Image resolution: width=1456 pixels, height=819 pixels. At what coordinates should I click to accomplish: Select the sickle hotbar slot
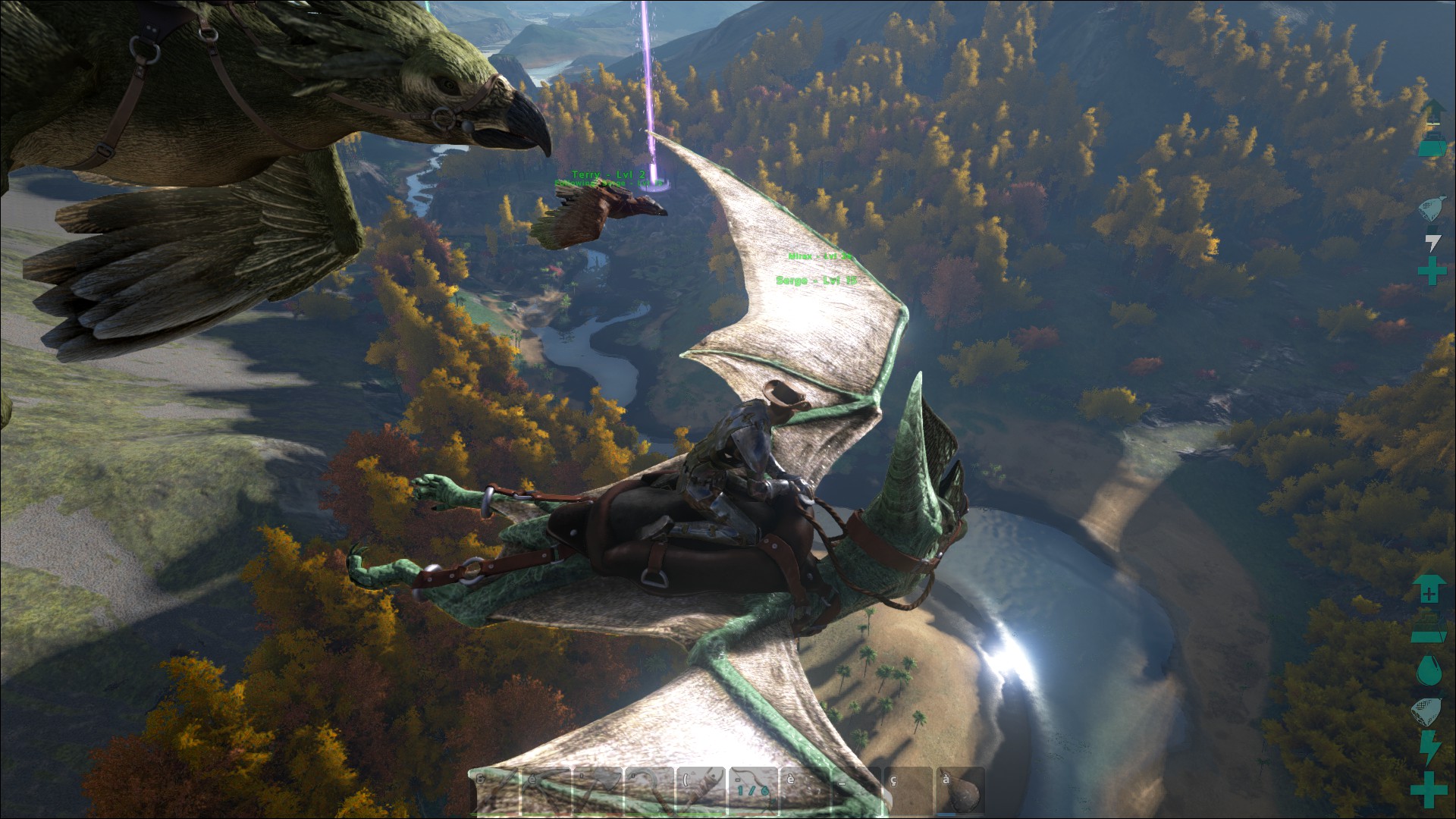coord(650,791)
